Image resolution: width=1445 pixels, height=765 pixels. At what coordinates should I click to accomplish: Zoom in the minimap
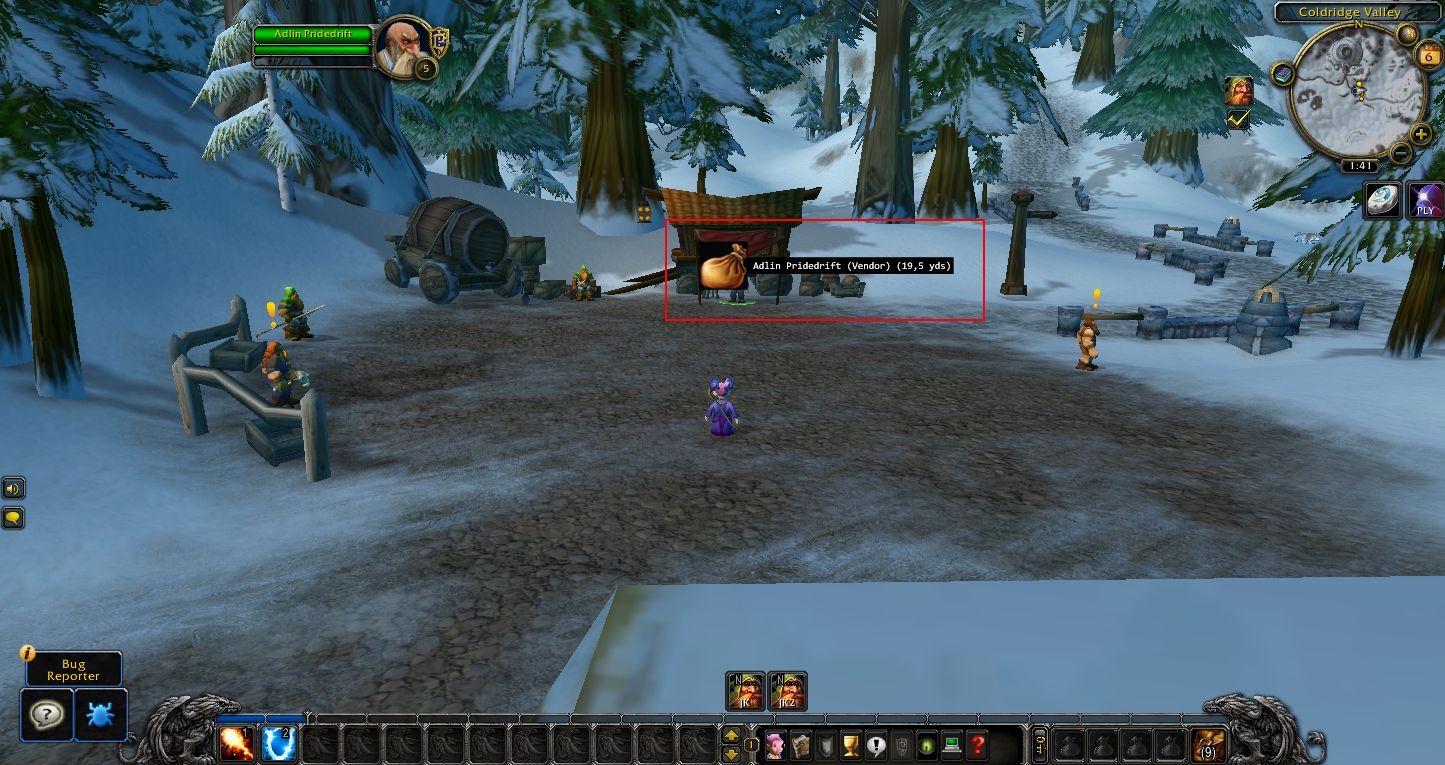tap(1420, 135)
